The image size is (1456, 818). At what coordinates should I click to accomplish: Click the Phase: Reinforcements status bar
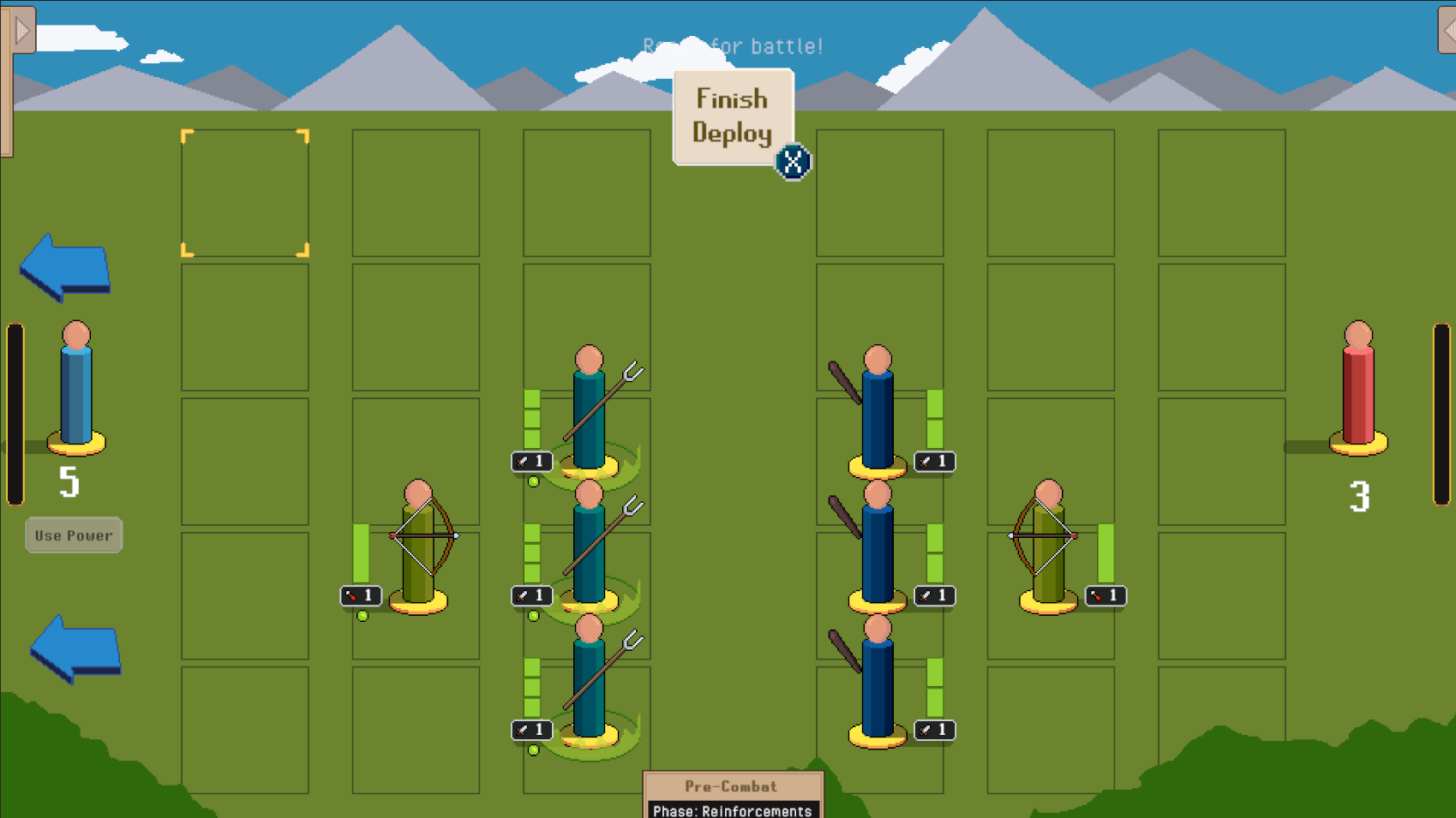coord(734,811)
